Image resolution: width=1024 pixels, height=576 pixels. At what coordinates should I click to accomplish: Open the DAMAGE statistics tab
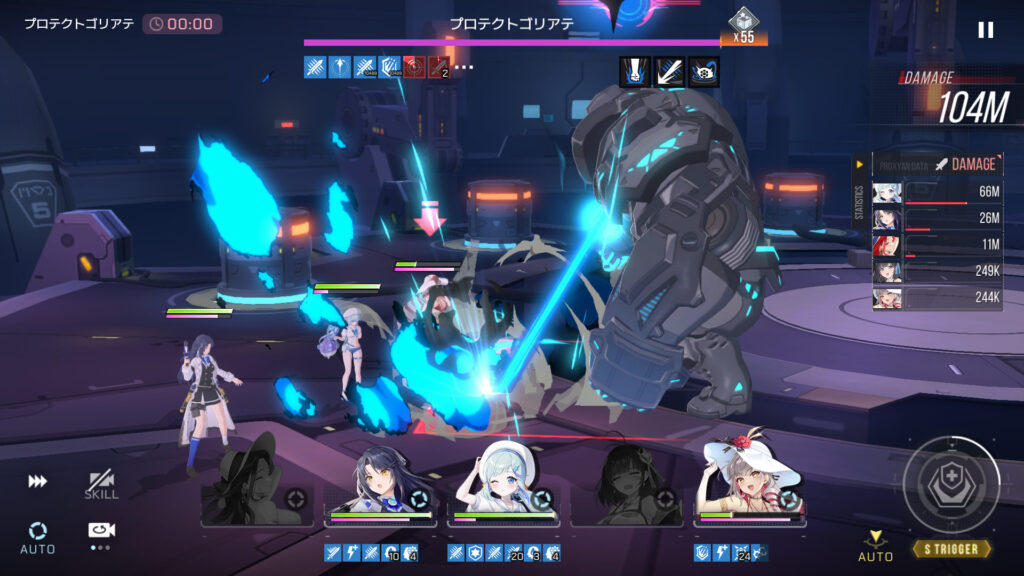click(x=965, y=164)
